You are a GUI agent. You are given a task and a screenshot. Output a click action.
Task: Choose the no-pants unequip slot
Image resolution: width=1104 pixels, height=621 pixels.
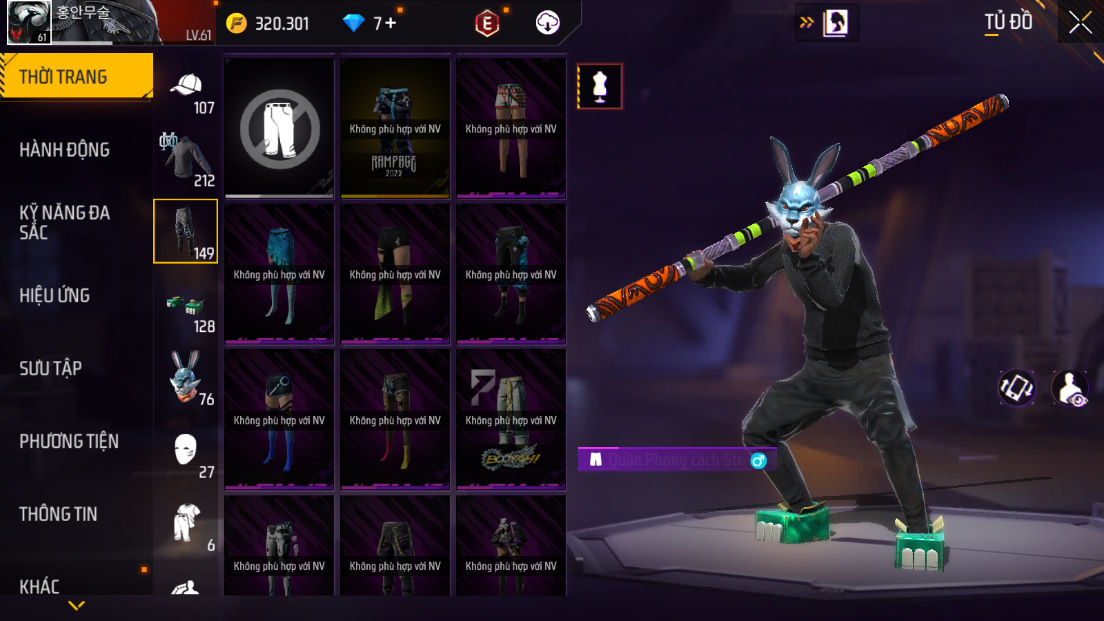[280, 127]
